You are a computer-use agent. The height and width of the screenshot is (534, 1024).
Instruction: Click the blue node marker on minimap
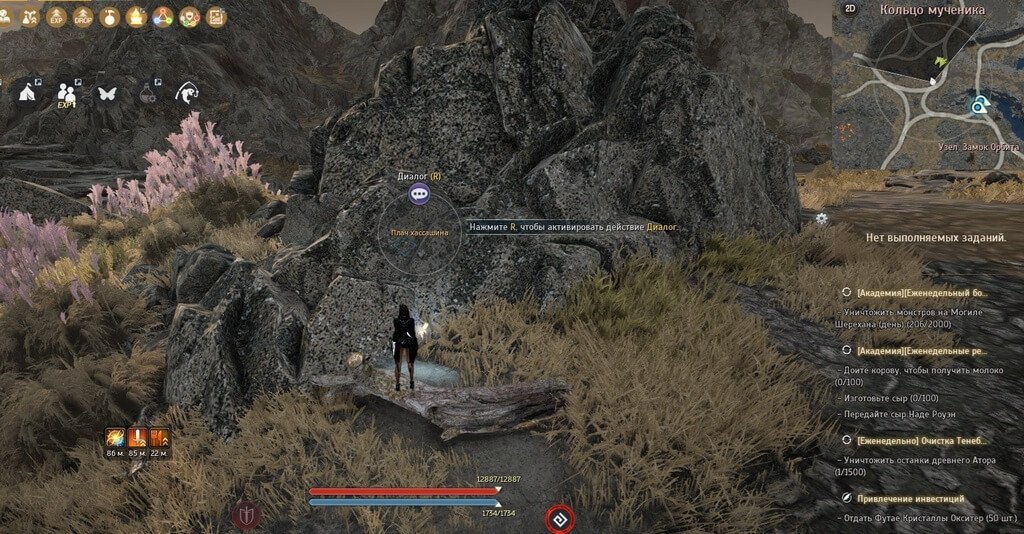click(978, 104)
